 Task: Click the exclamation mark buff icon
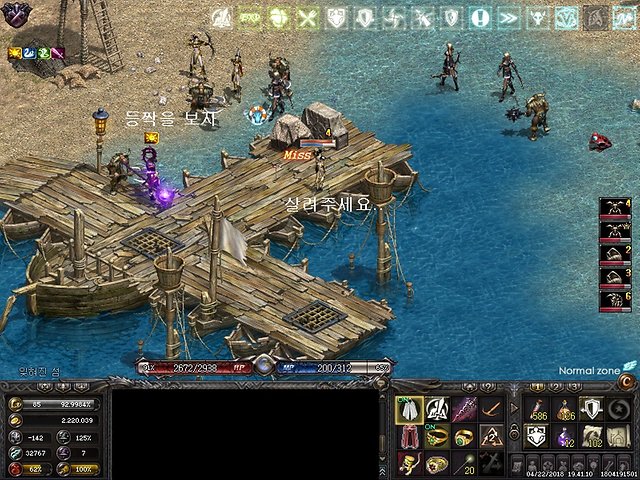[x=481, y=17]
